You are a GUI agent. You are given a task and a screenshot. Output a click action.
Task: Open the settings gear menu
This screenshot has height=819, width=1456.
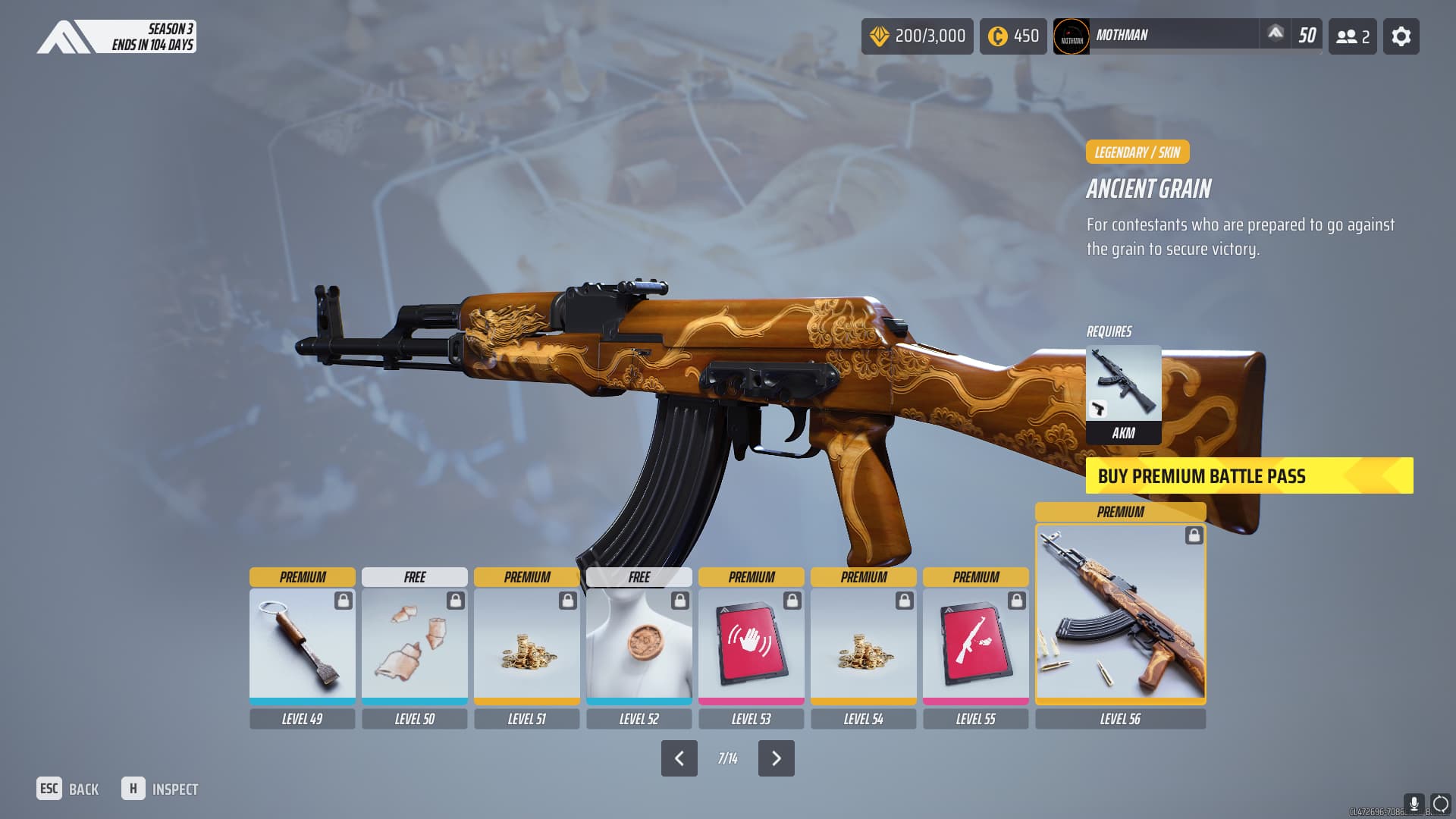(1401, 36)
